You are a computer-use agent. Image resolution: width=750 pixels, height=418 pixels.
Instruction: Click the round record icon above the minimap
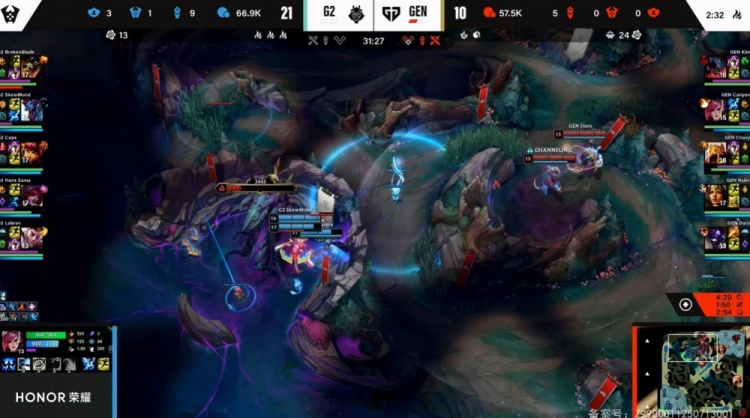coord(685,305)
